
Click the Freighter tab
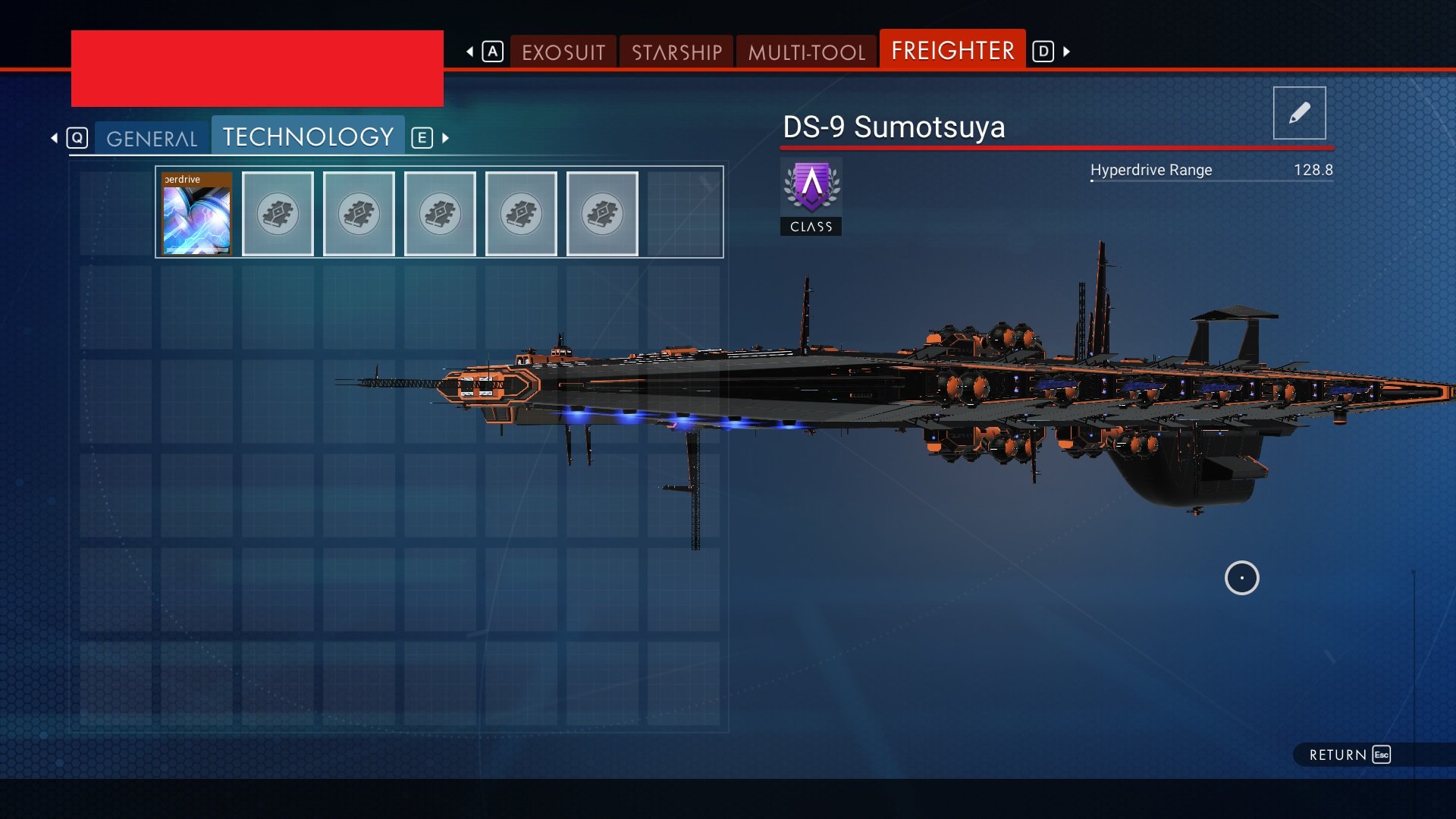pyautogui.click(x=952, y=51)
